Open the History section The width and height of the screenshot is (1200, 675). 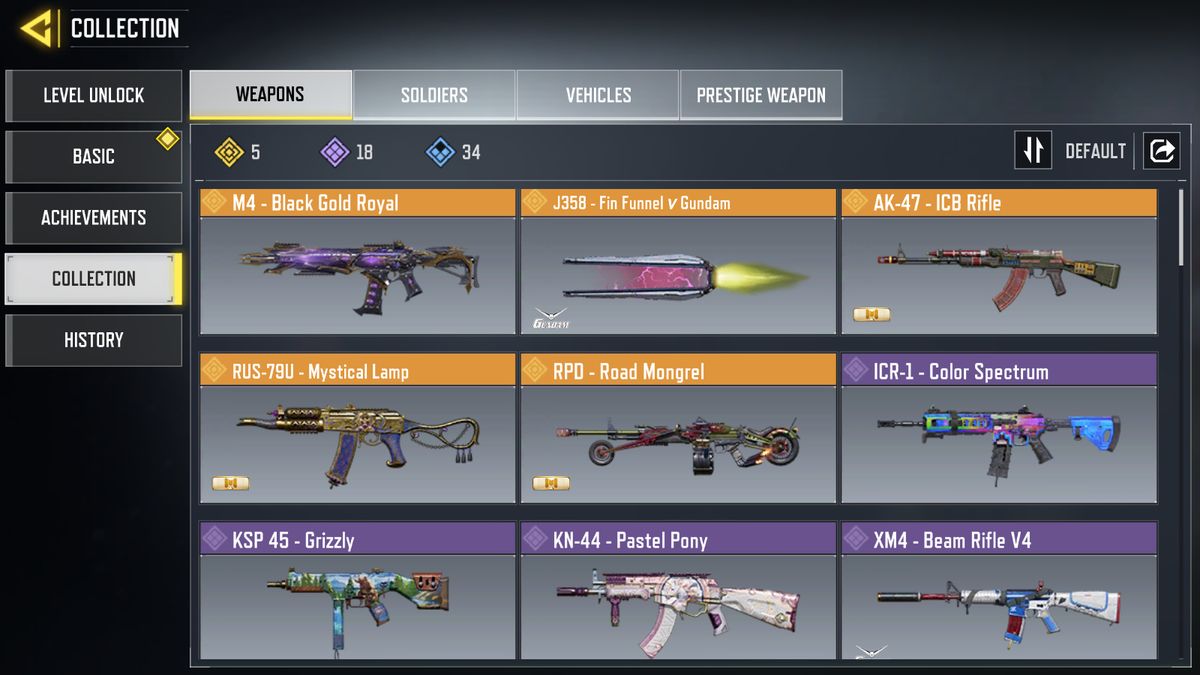point(93,340)
